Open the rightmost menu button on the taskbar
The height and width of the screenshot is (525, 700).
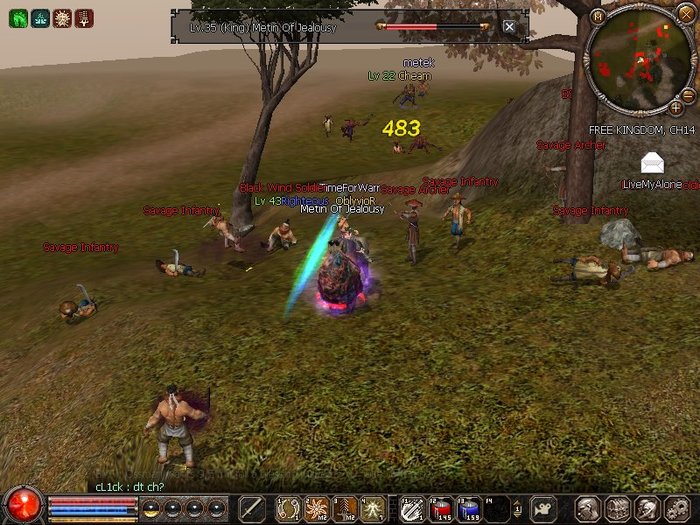coord(677,508)
